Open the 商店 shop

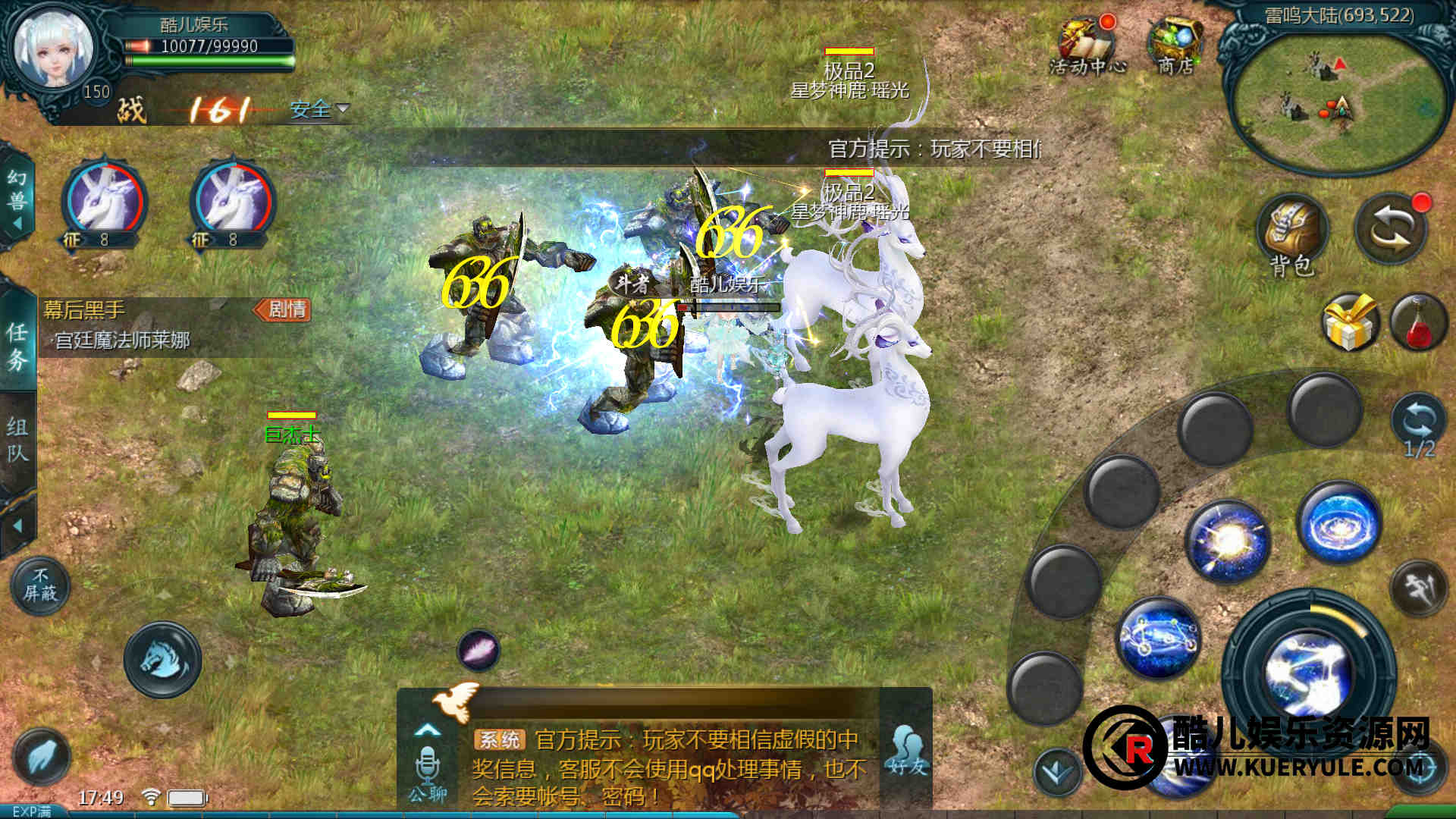click(x=1175, y=45)
